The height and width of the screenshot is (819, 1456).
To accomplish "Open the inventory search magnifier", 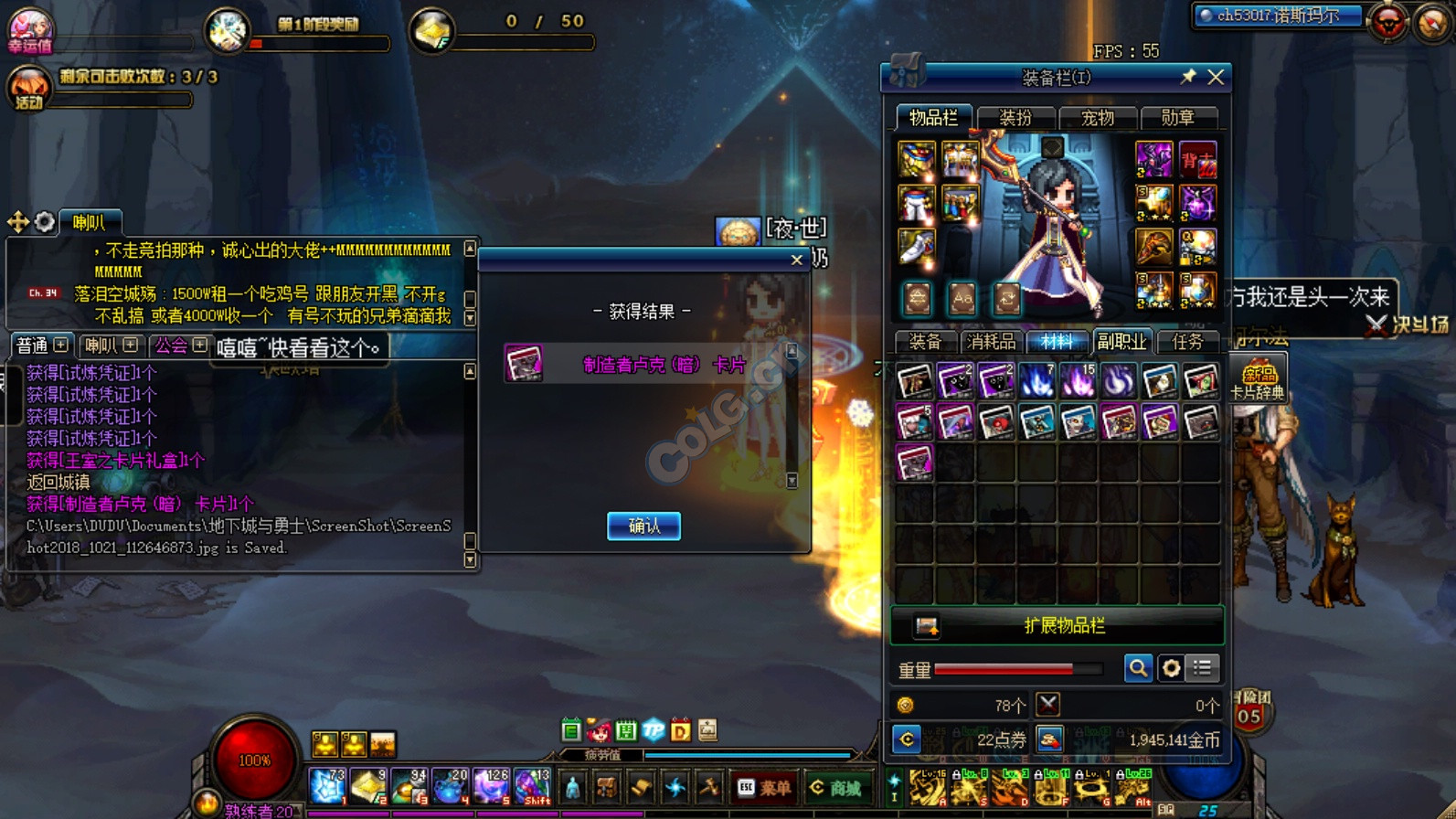I will pyautogui.click(x=1138, y=668).
